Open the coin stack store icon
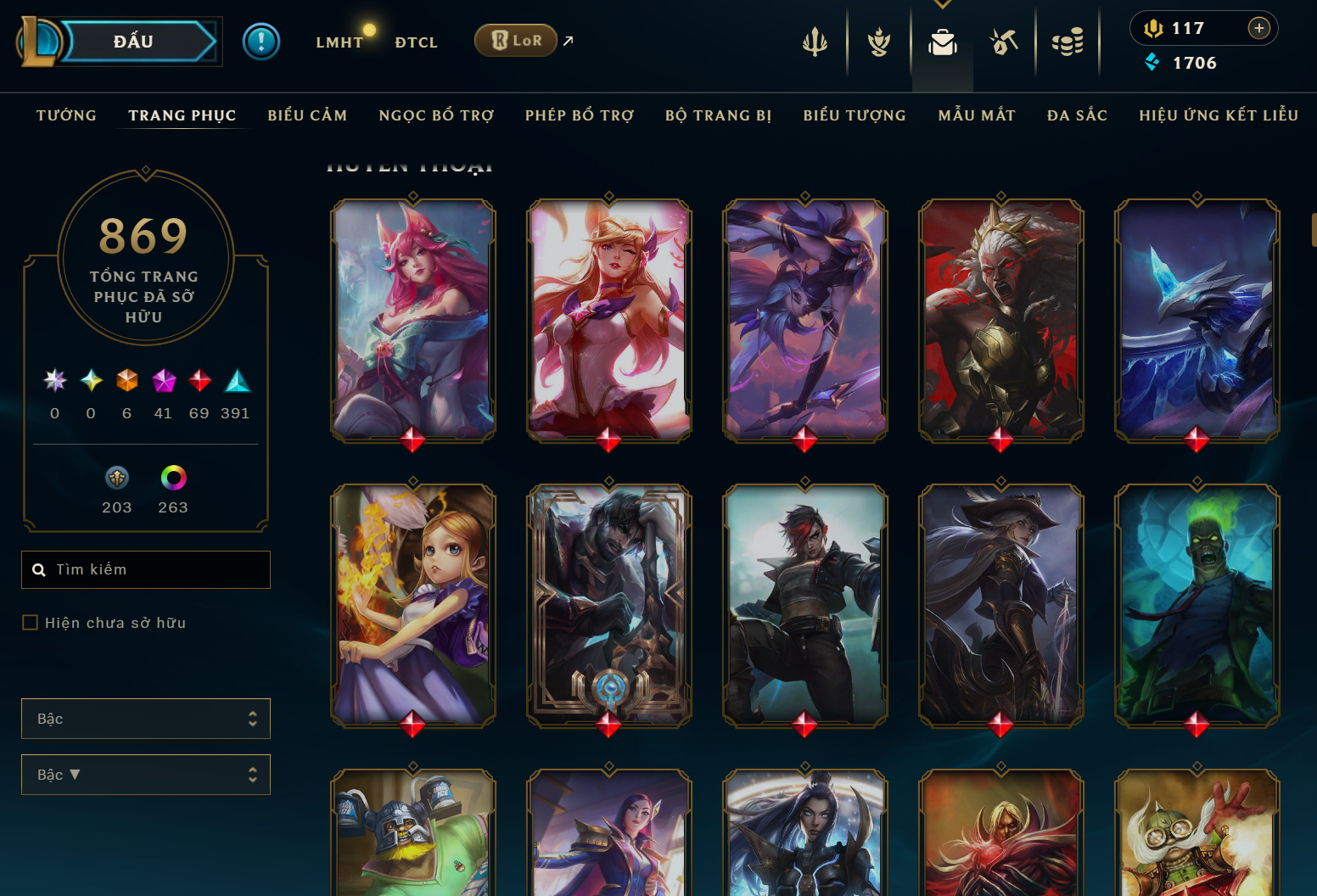This screenshot has width=1317, height=896. [x=1068, y=42]
